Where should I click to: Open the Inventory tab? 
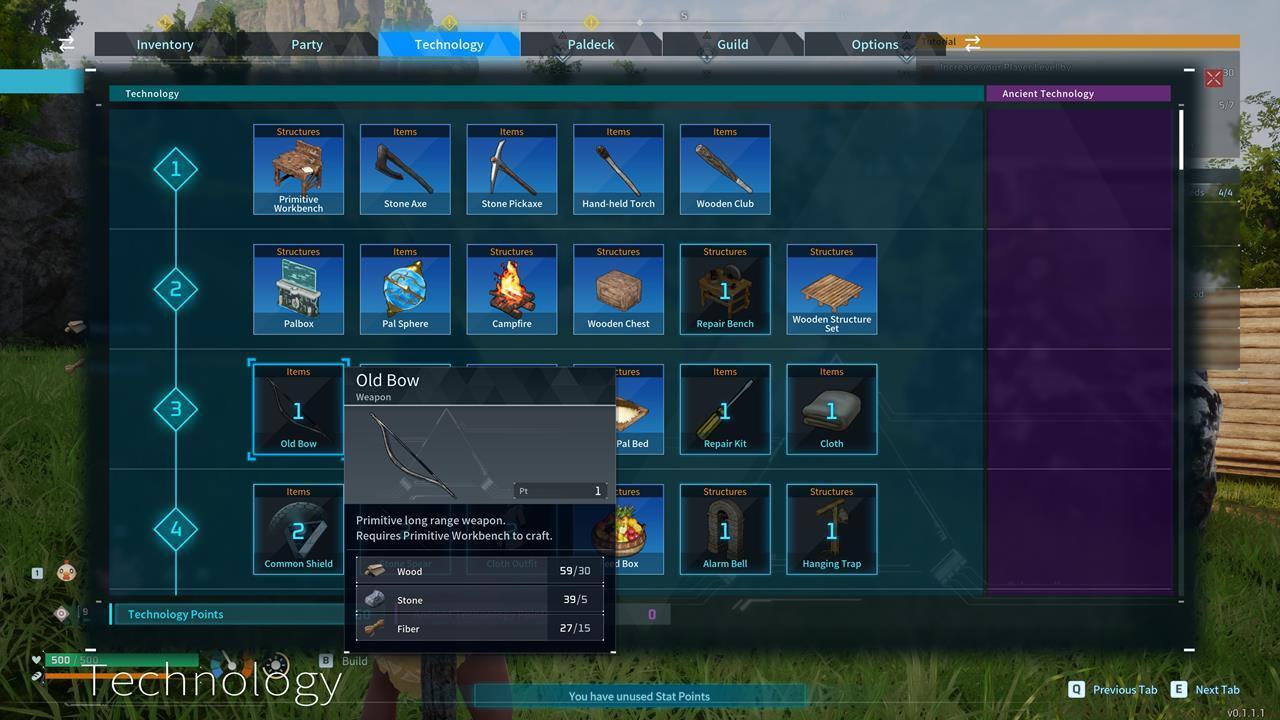tap(165, 44)
